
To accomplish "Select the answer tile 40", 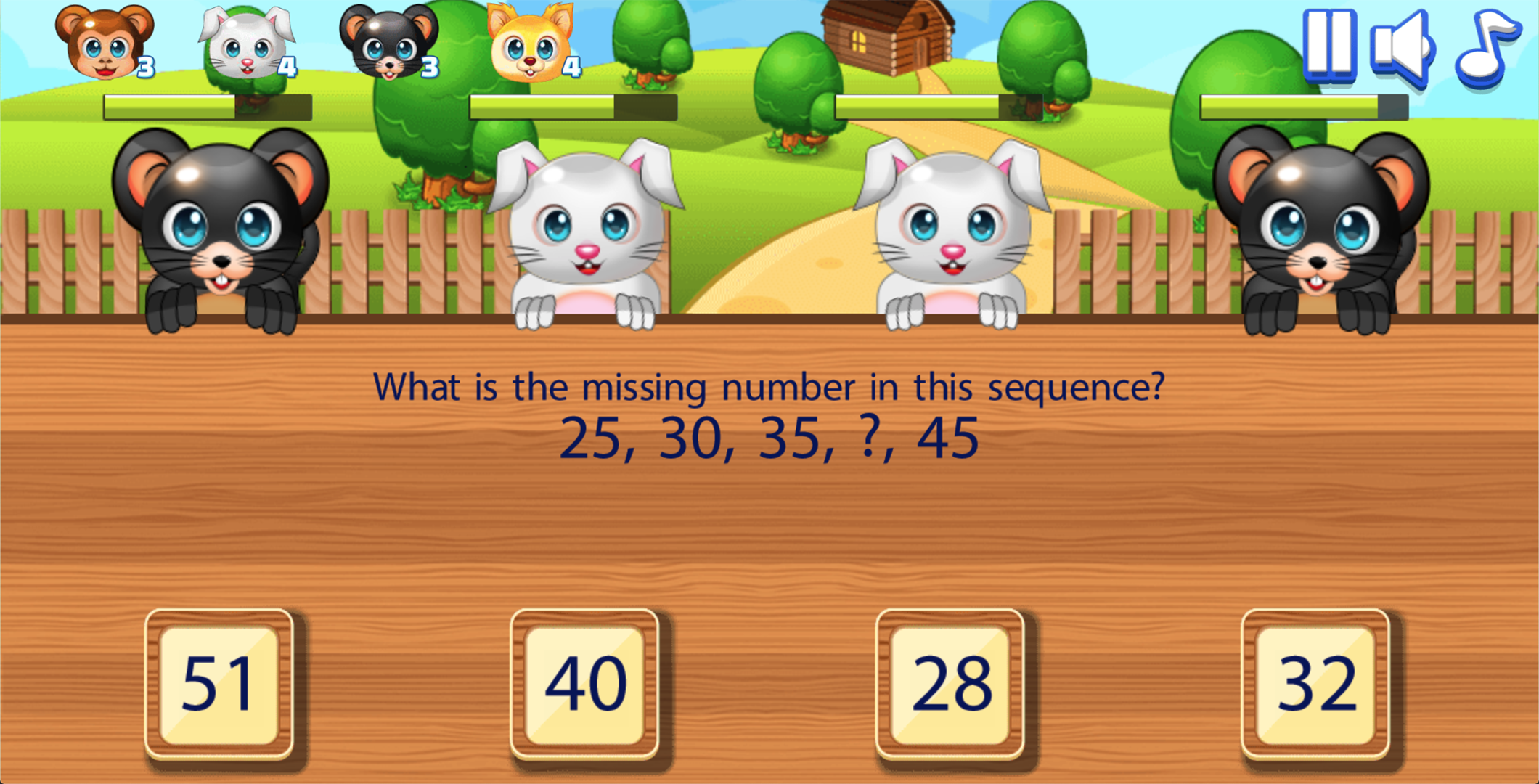I will pyautogui.click(x=585, y=685).
